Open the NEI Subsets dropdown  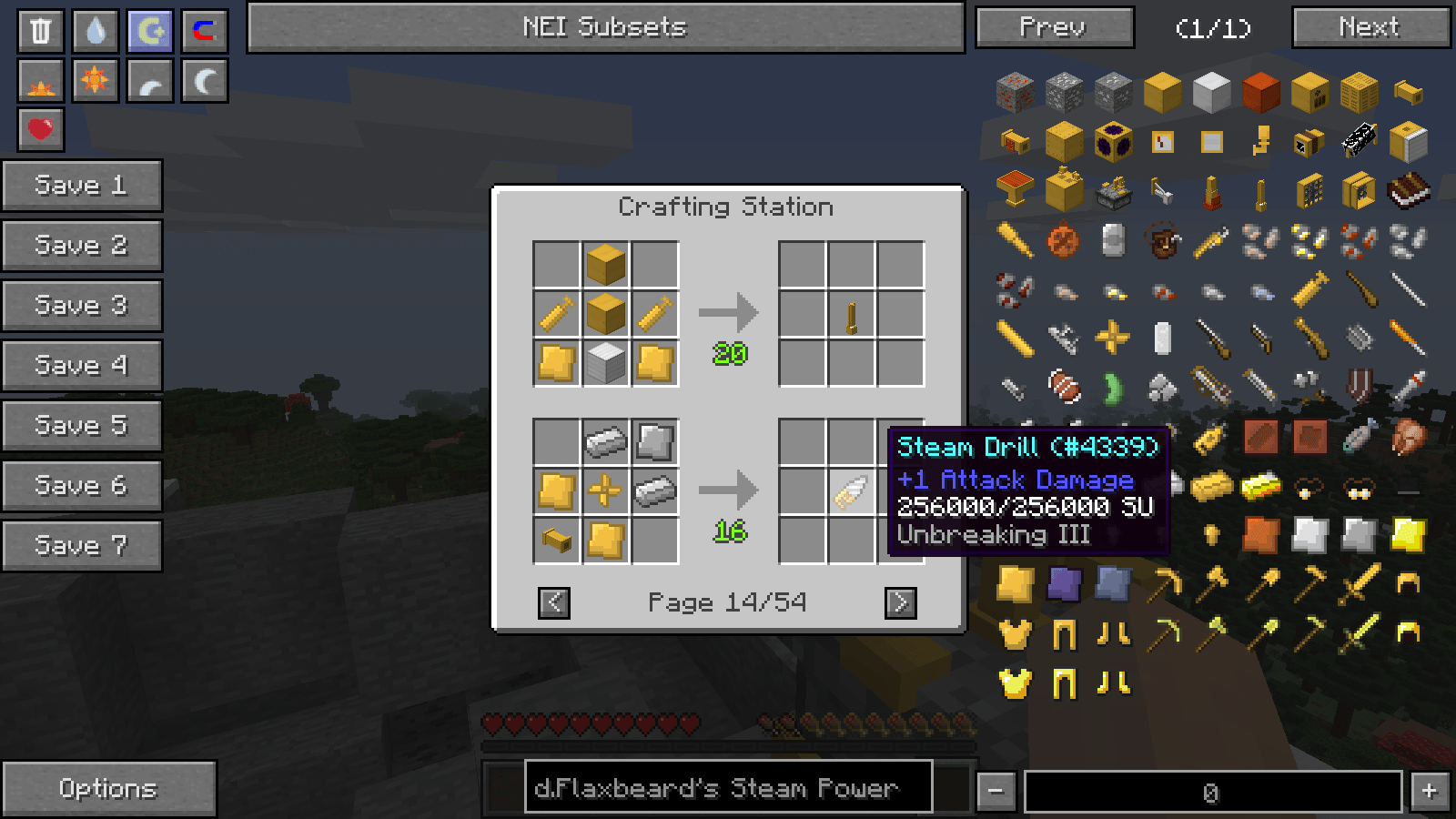[605, 27]
